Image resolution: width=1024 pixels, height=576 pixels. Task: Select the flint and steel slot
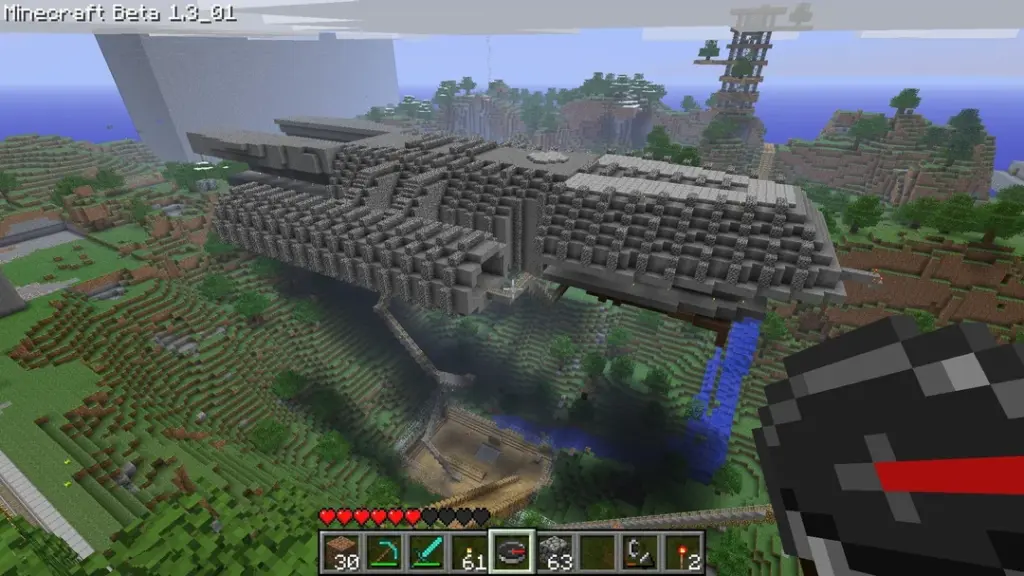tap(641, 551)
